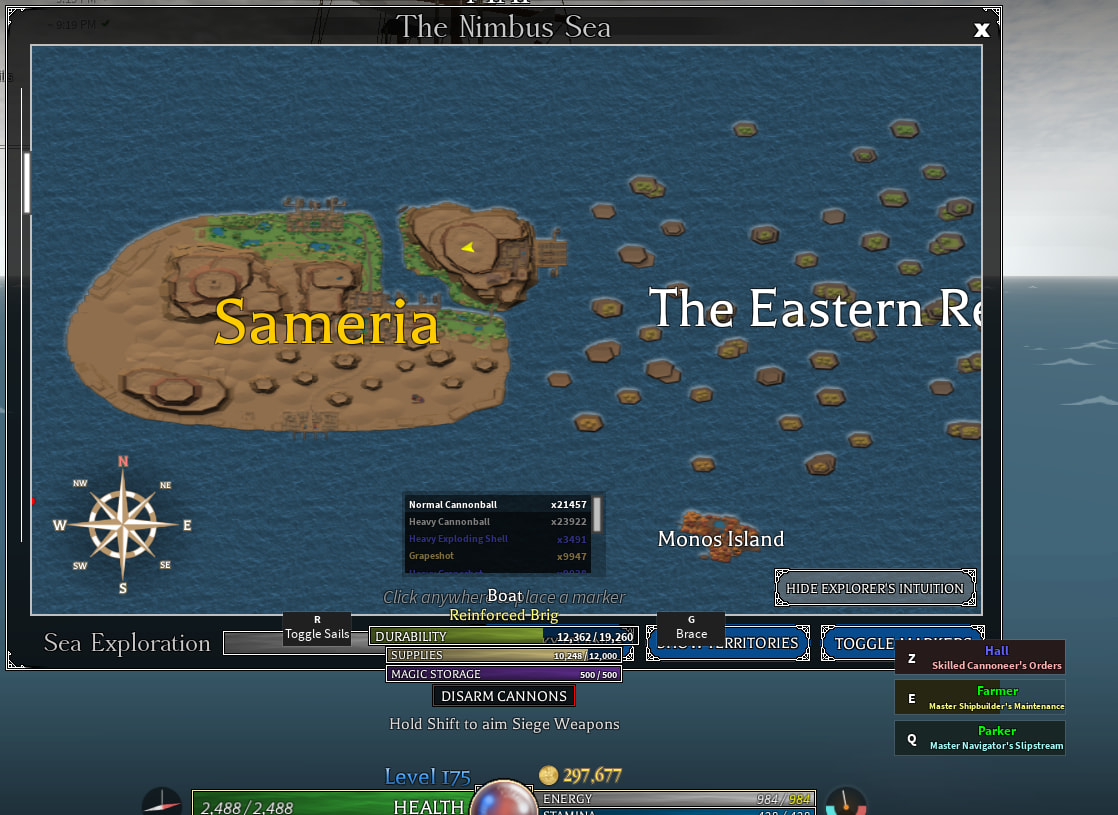Screen dimensions: 1118x815
Task: Activate Hall's Skilled Cannoneer's Orders
Action: pos(979,658)
